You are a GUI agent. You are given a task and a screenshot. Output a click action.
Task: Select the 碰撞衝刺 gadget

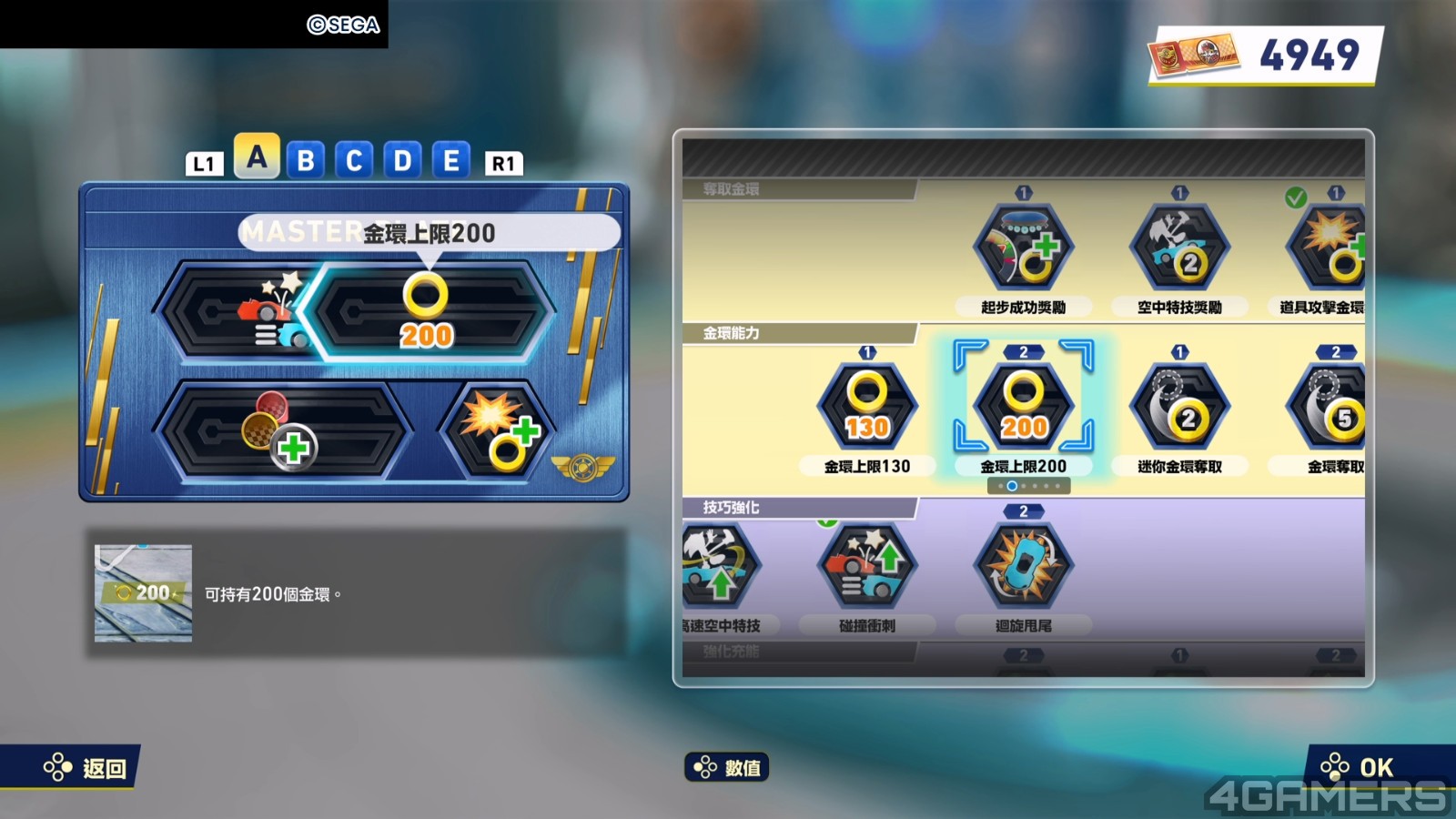pyautogui.click(x=867, y=566)
